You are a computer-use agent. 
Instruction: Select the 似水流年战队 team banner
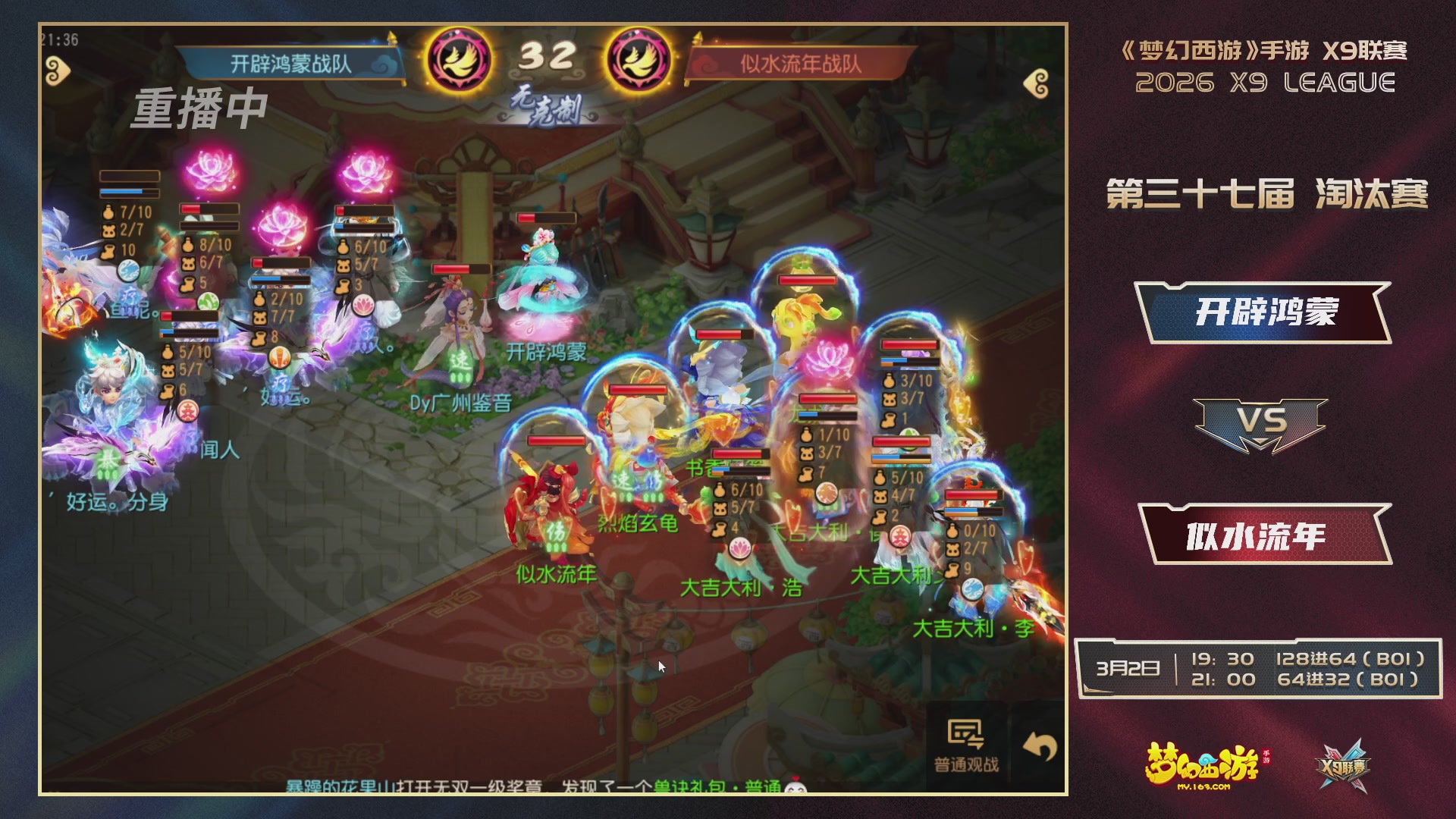[x=800, y=64]
